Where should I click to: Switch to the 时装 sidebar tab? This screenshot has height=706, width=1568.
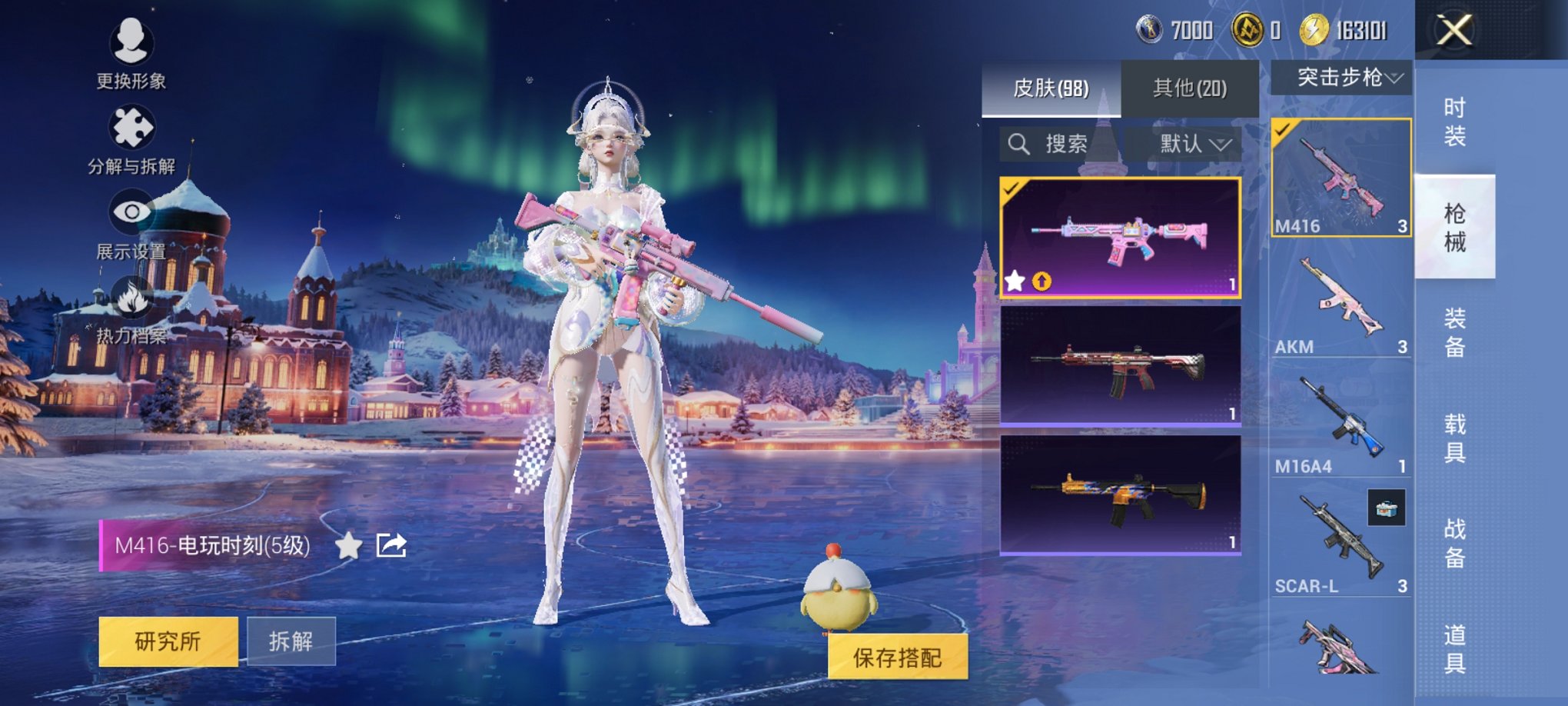1458,117
